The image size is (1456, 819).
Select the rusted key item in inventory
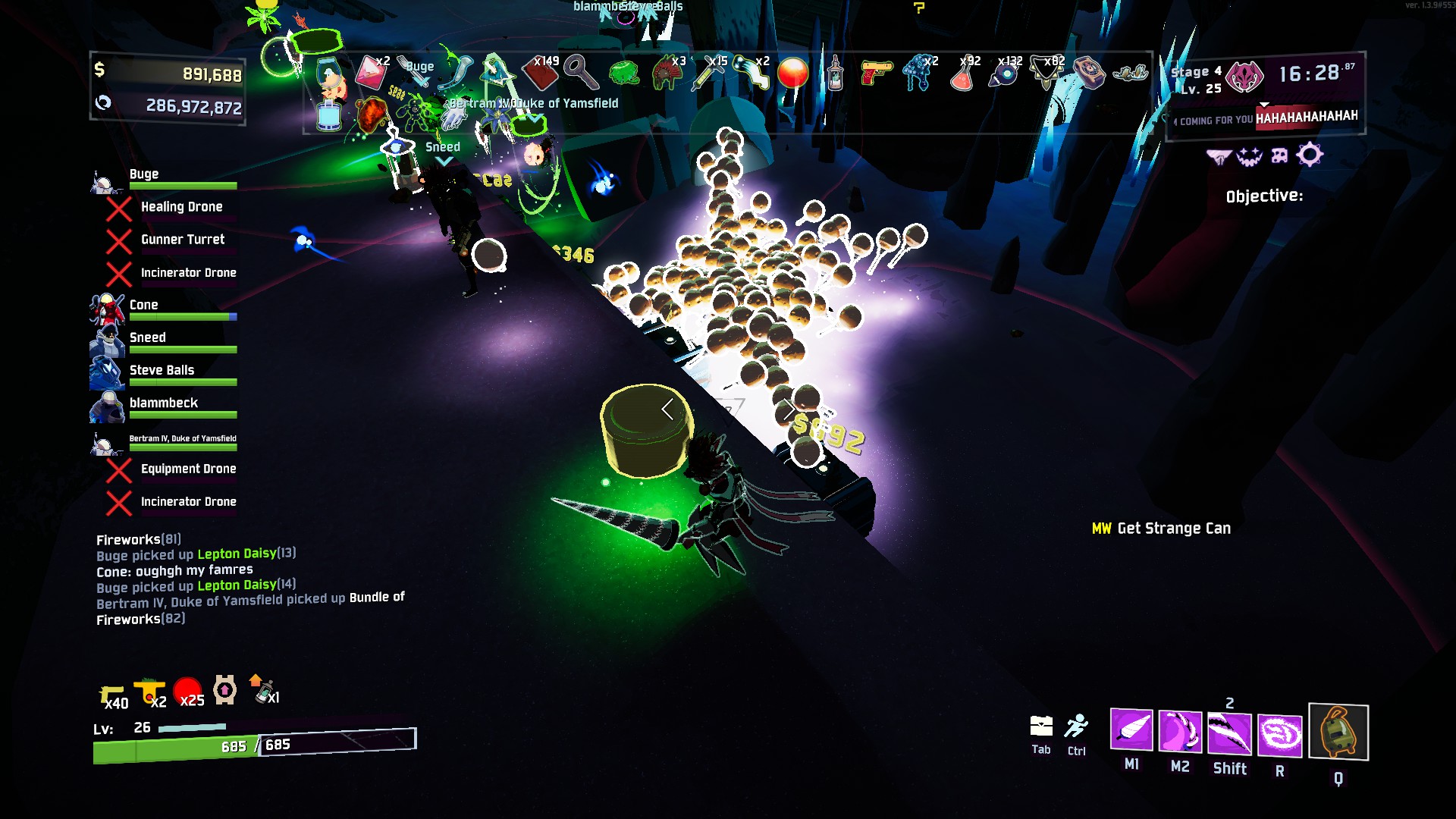click(581, 73)
